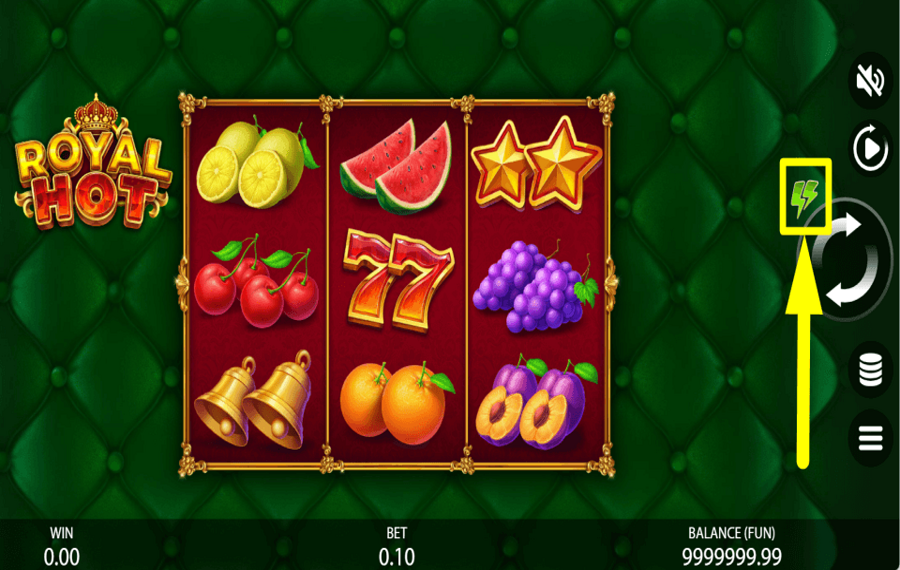This screenshot has width=900, height=570.
Task: Toggle the muted sound speaker button
Action: [870, 80]
